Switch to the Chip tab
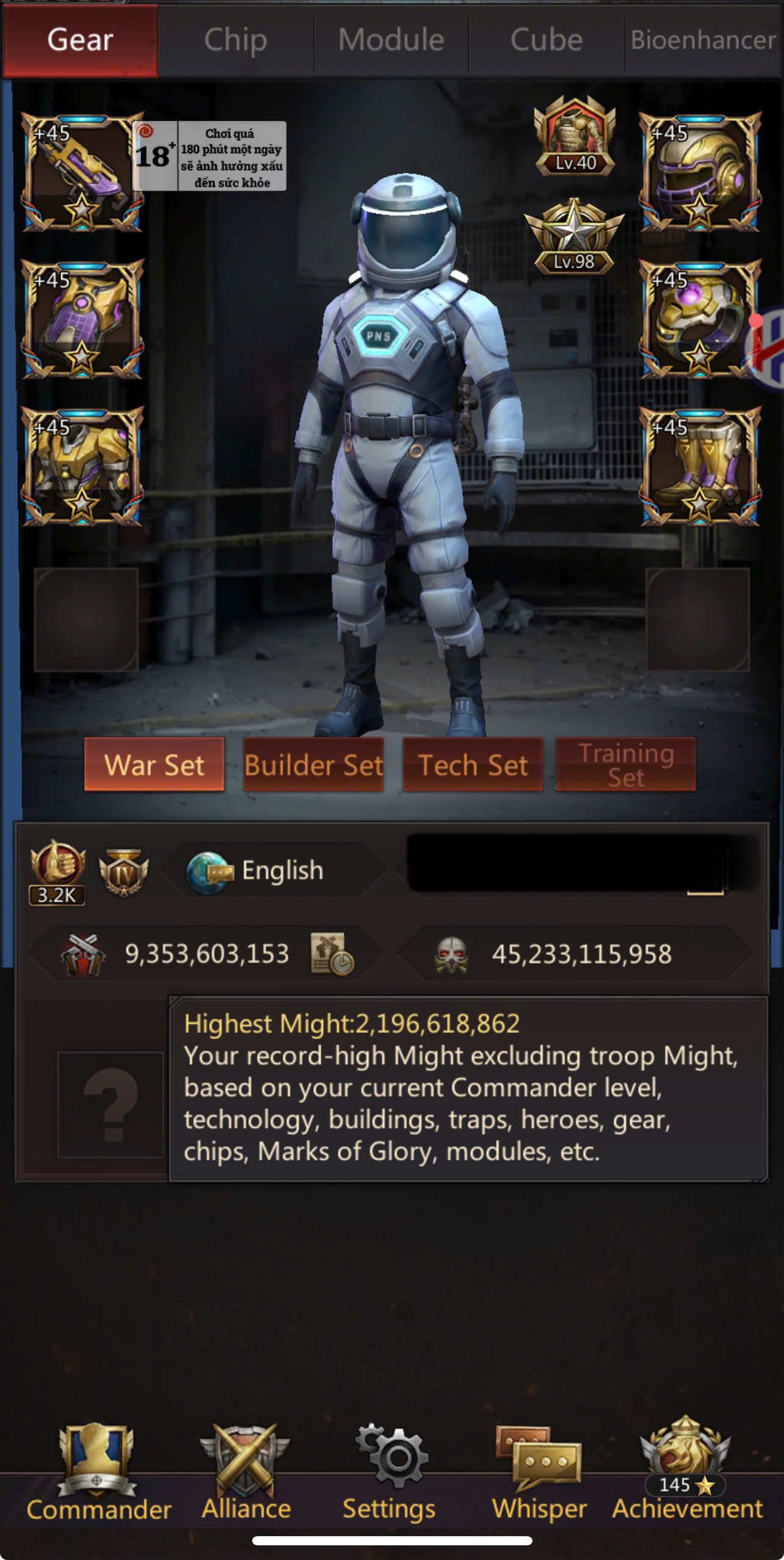784x1560 pixels. pos(236,40)
